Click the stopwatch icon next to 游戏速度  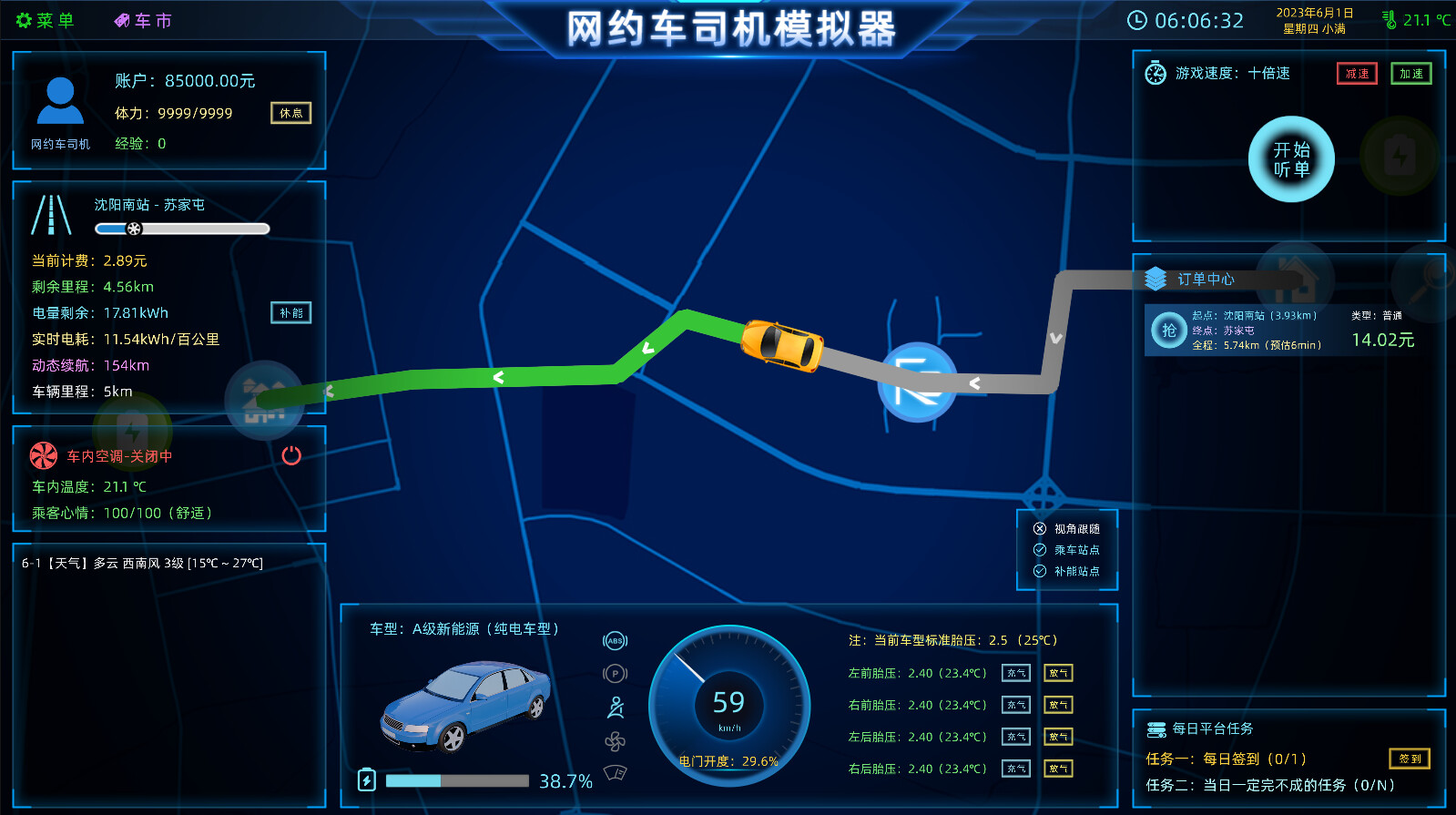(x=1156, y=73)
